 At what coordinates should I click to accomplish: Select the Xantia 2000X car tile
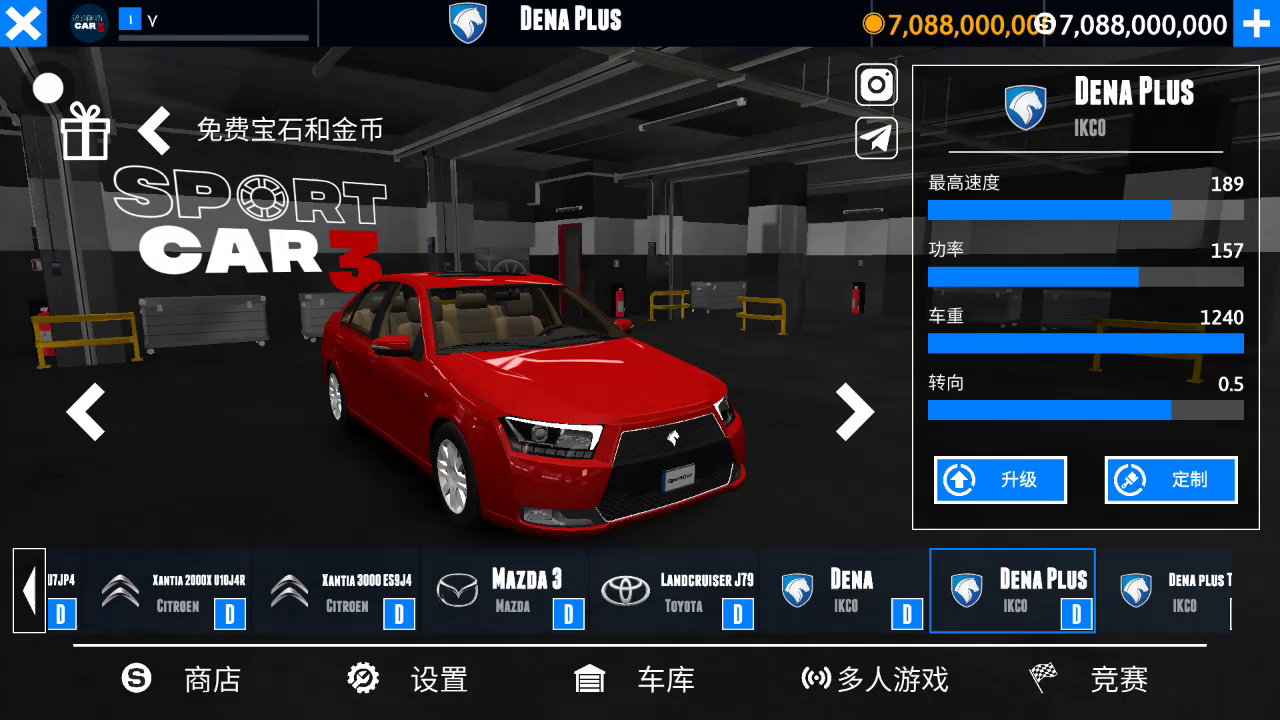pos(168,591)
